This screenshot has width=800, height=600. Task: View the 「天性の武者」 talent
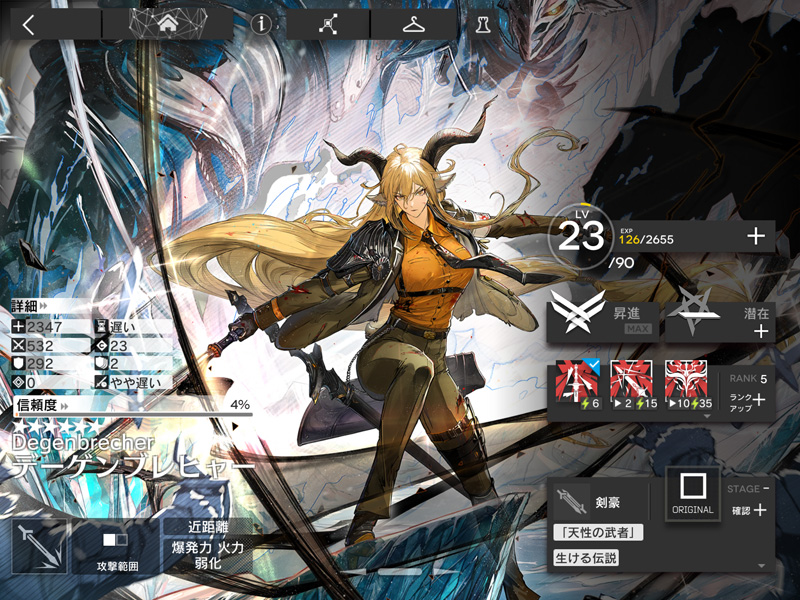coord(597,532)
